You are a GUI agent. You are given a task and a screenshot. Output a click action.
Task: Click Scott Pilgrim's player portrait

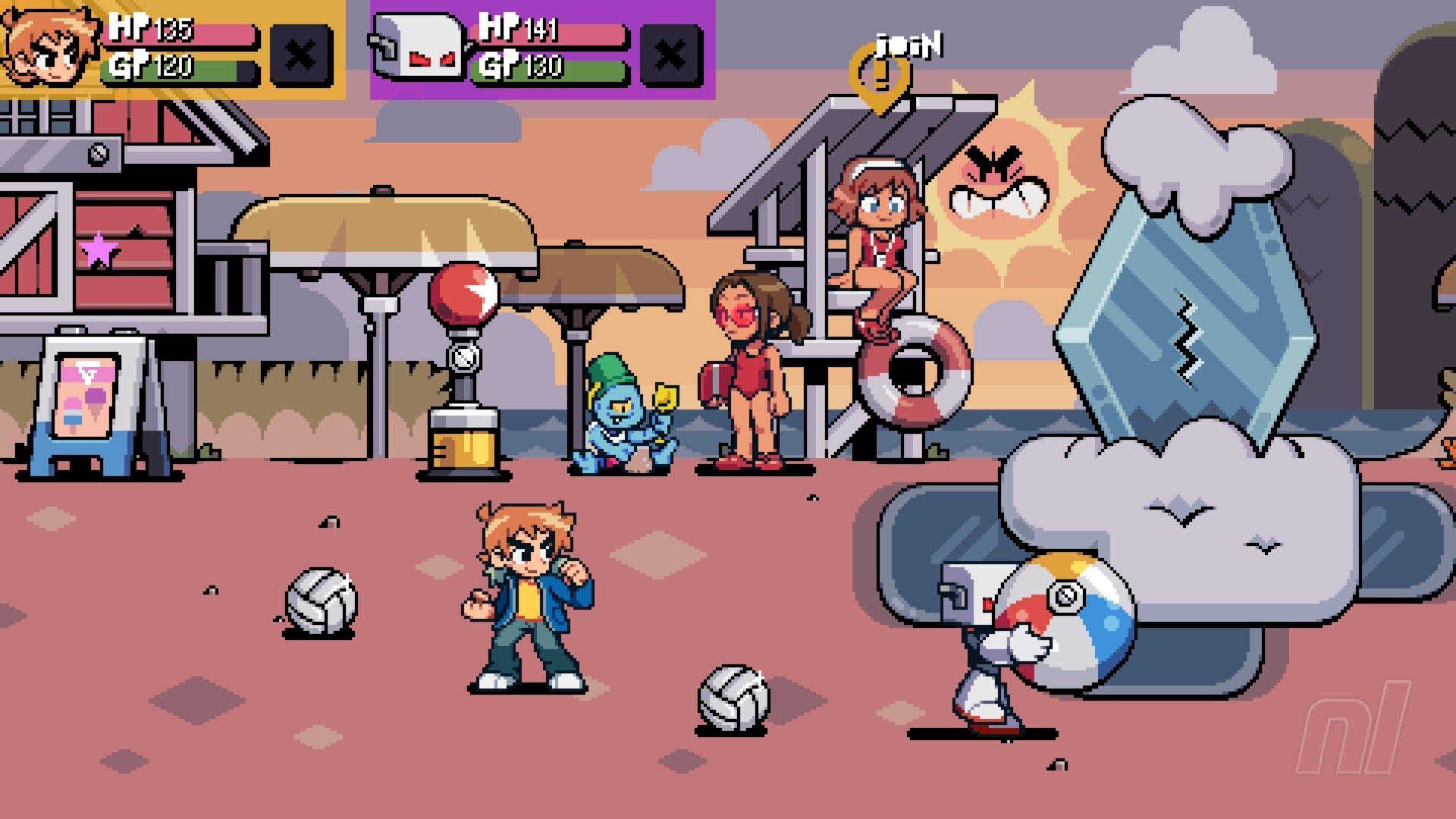pyautogui.click(x=50, y=47)
